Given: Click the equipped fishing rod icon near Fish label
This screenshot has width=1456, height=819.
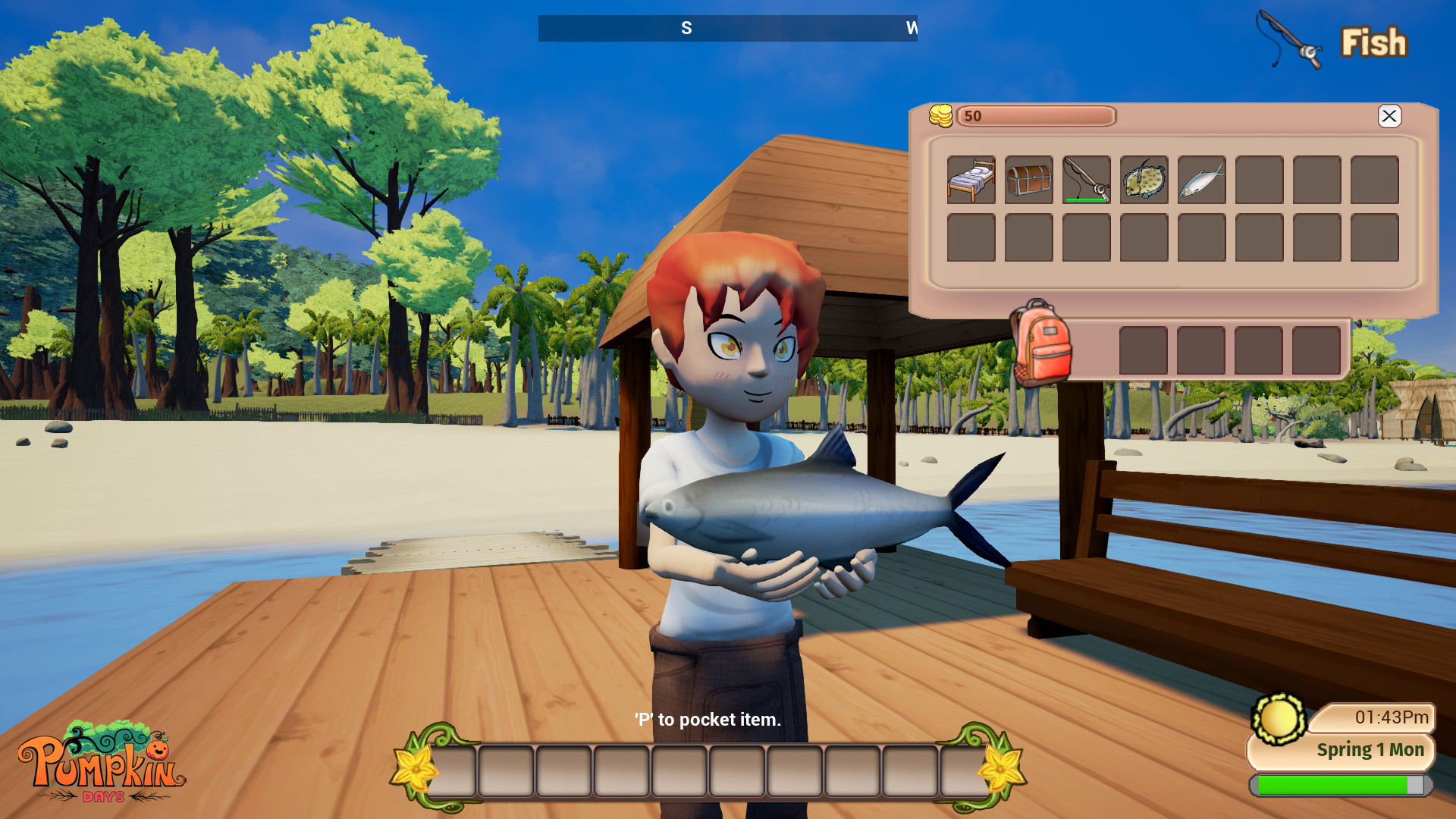Looking at the screenshot, I should pos(1289,38).
